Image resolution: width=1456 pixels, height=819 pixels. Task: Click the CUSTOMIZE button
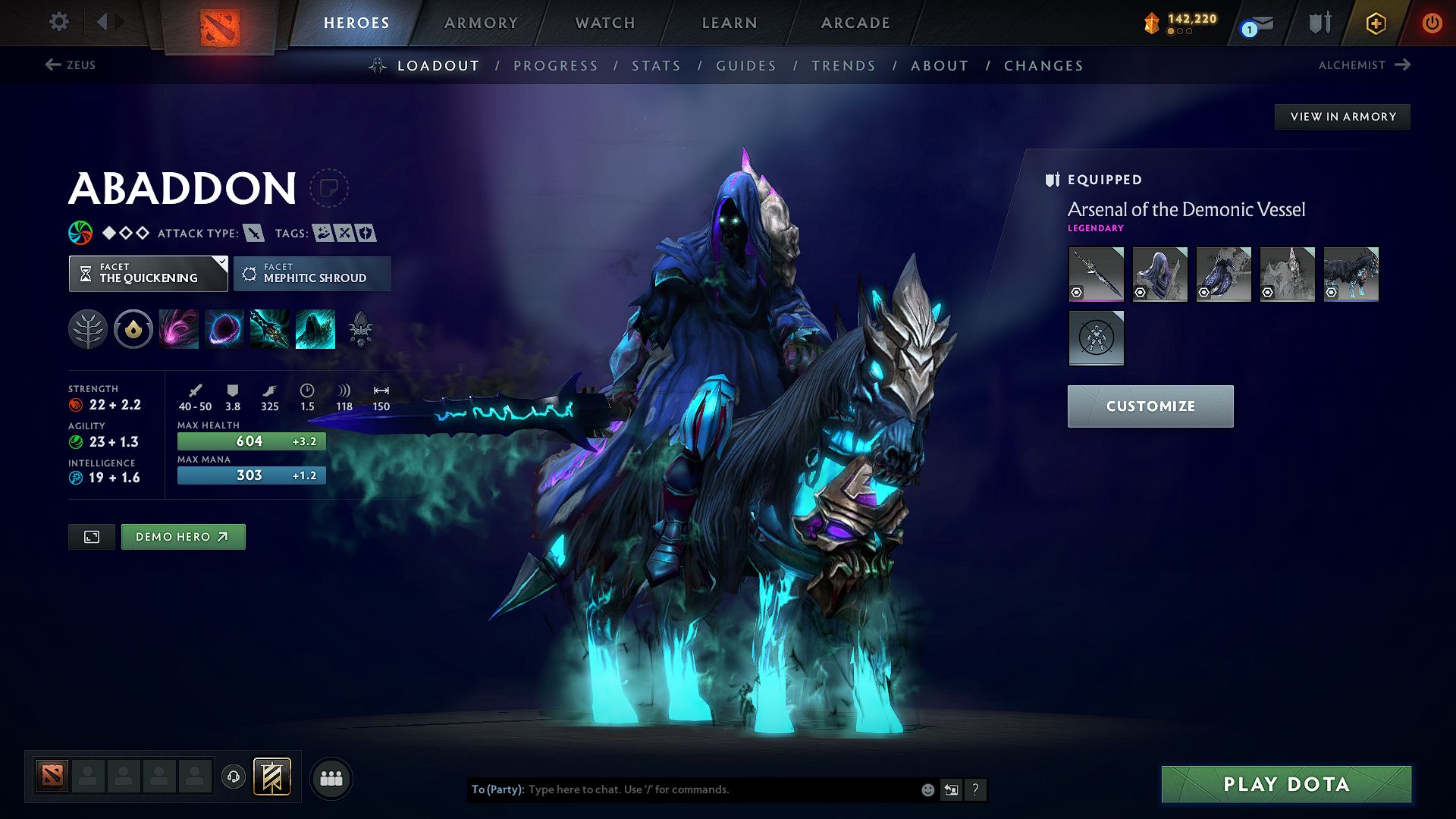(1150, 406)
